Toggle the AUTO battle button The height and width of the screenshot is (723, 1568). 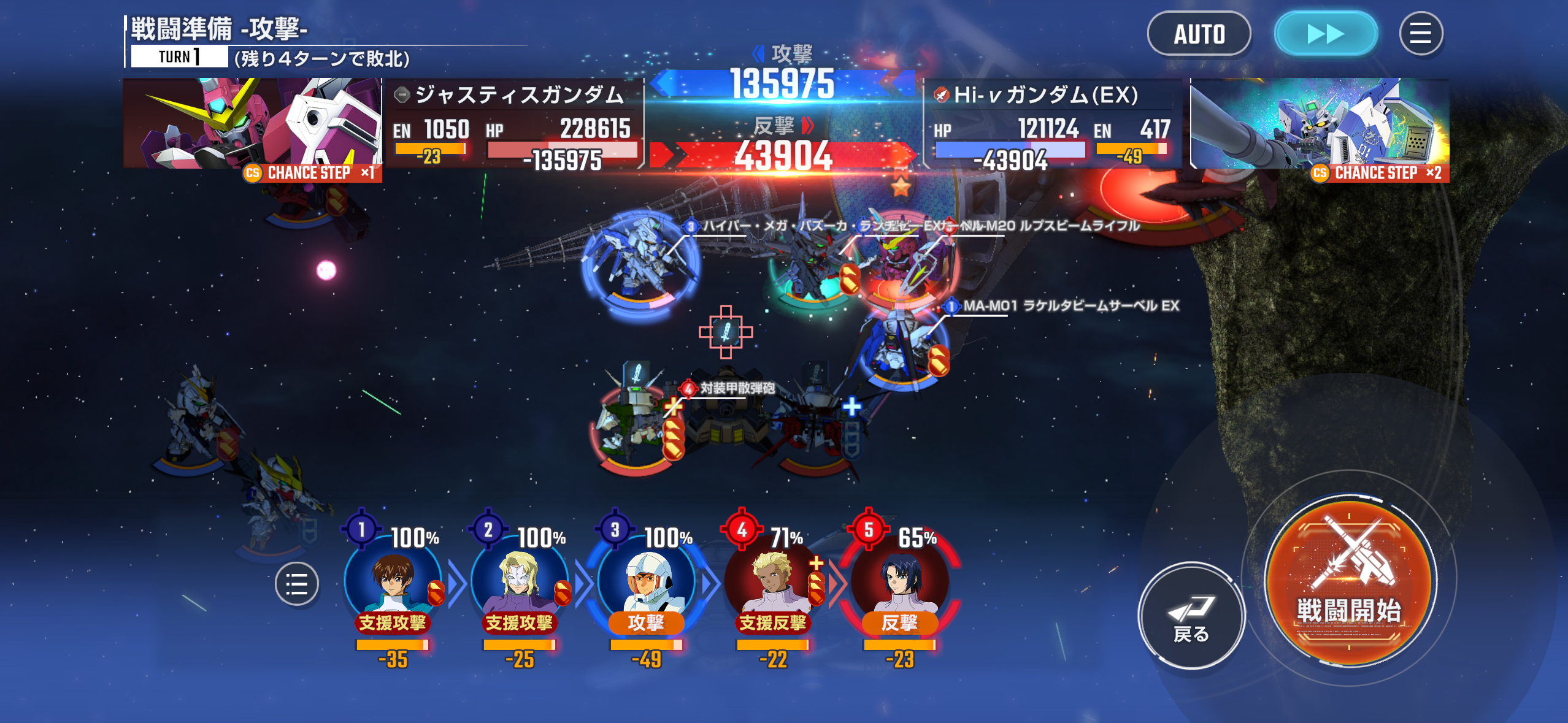(1199, 34)
